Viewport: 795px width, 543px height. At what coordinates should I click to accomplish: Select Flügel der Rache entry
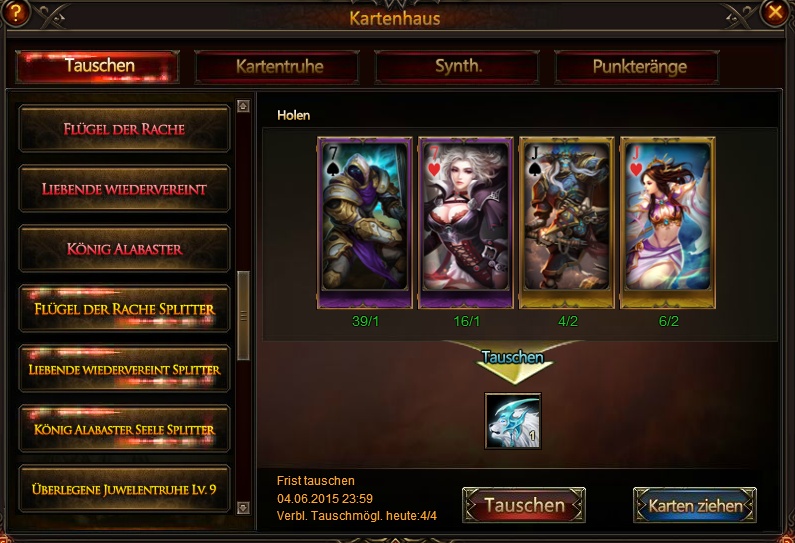coord(124,129)
